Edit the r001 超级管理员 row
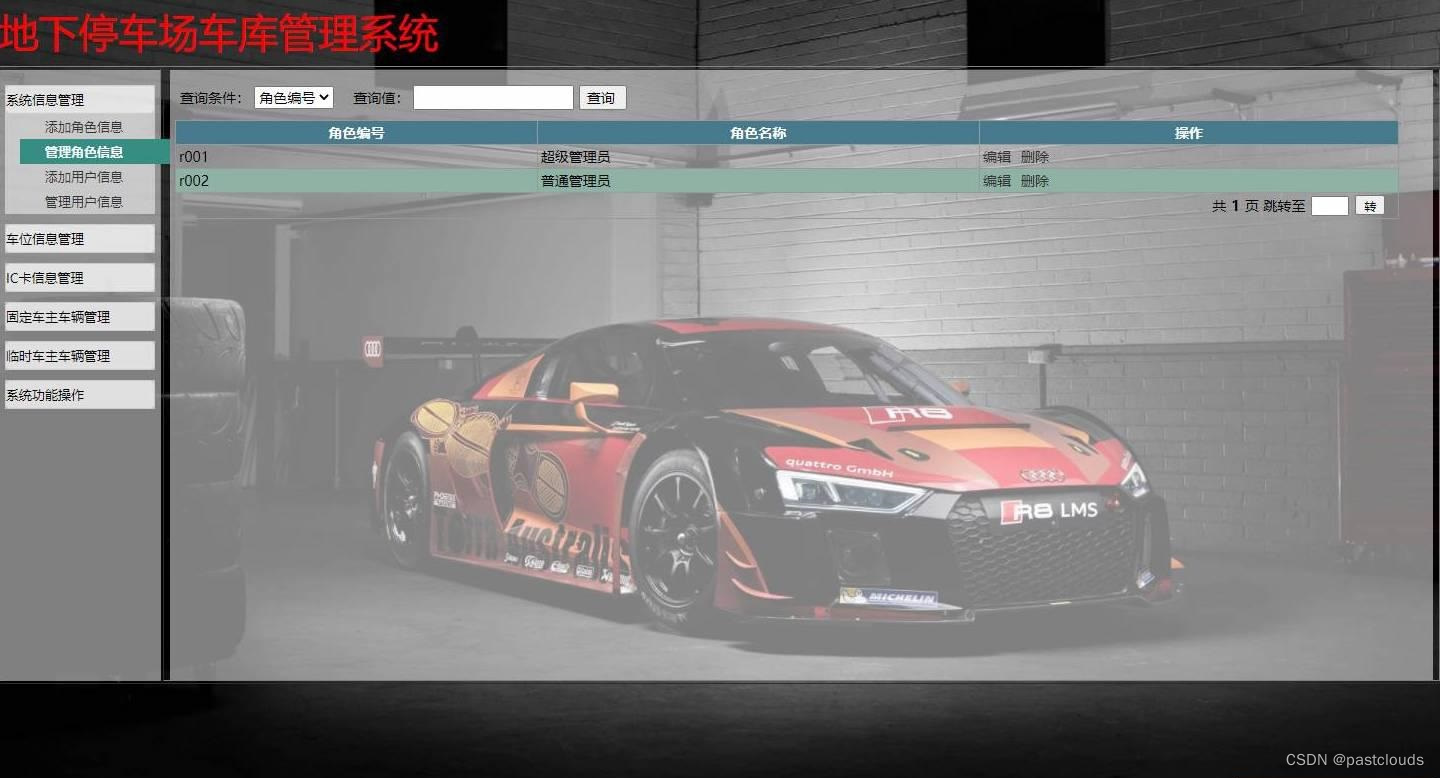 pyautogui.click(x=997, y=157)
